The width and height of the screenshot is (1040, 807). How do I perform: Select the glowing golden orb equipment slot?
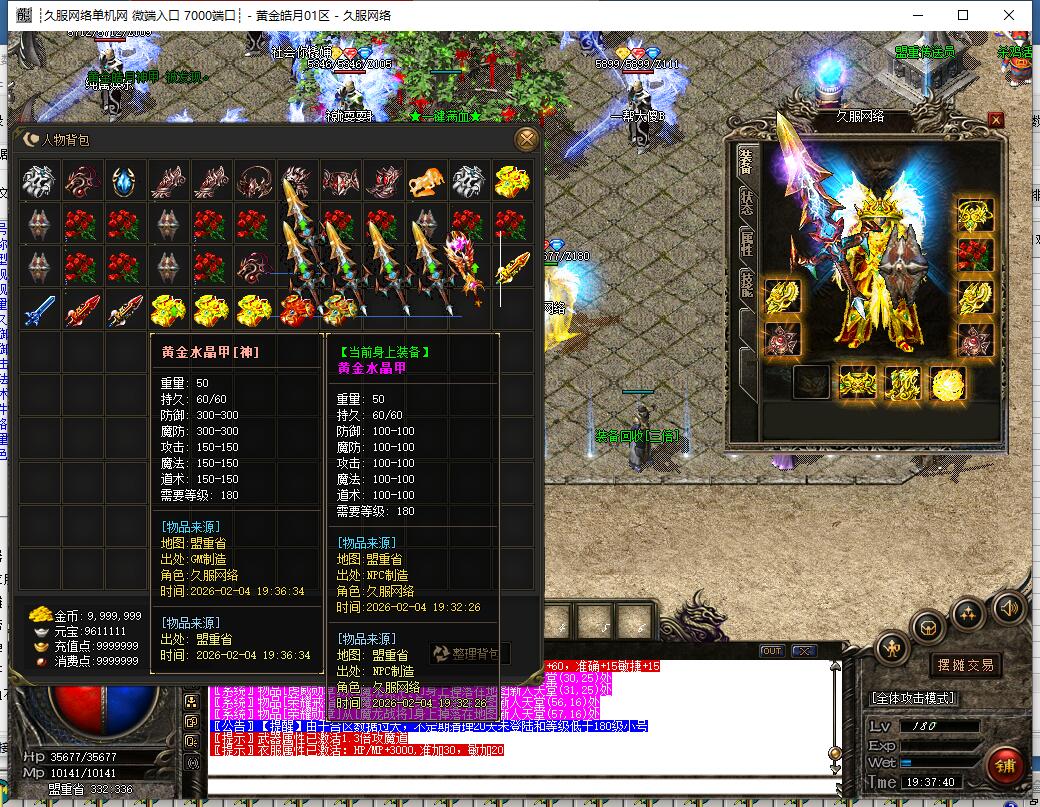(946, 382)
